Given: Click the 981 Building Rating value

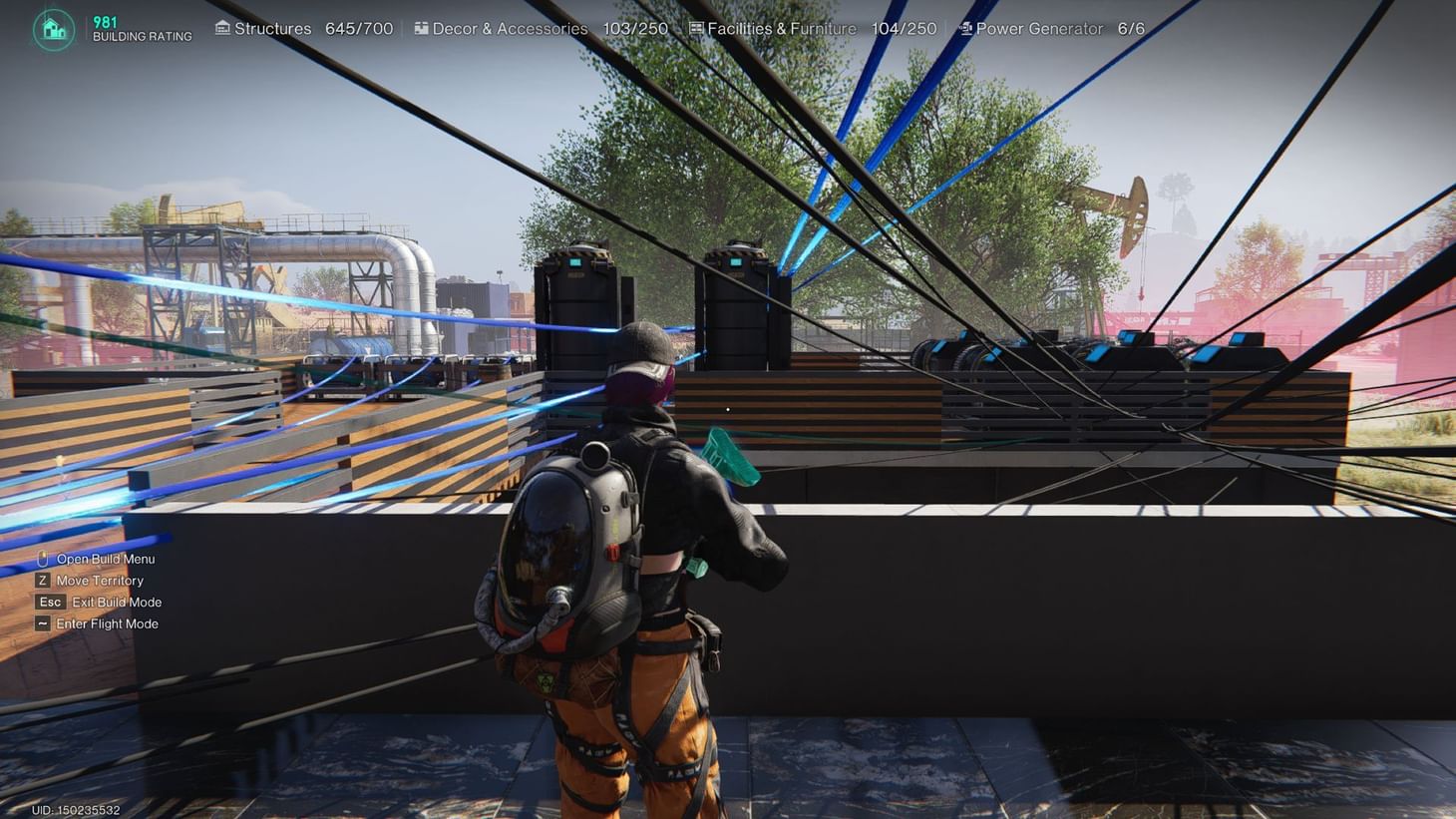Looking at the screenshot, I should pos(104,20).
